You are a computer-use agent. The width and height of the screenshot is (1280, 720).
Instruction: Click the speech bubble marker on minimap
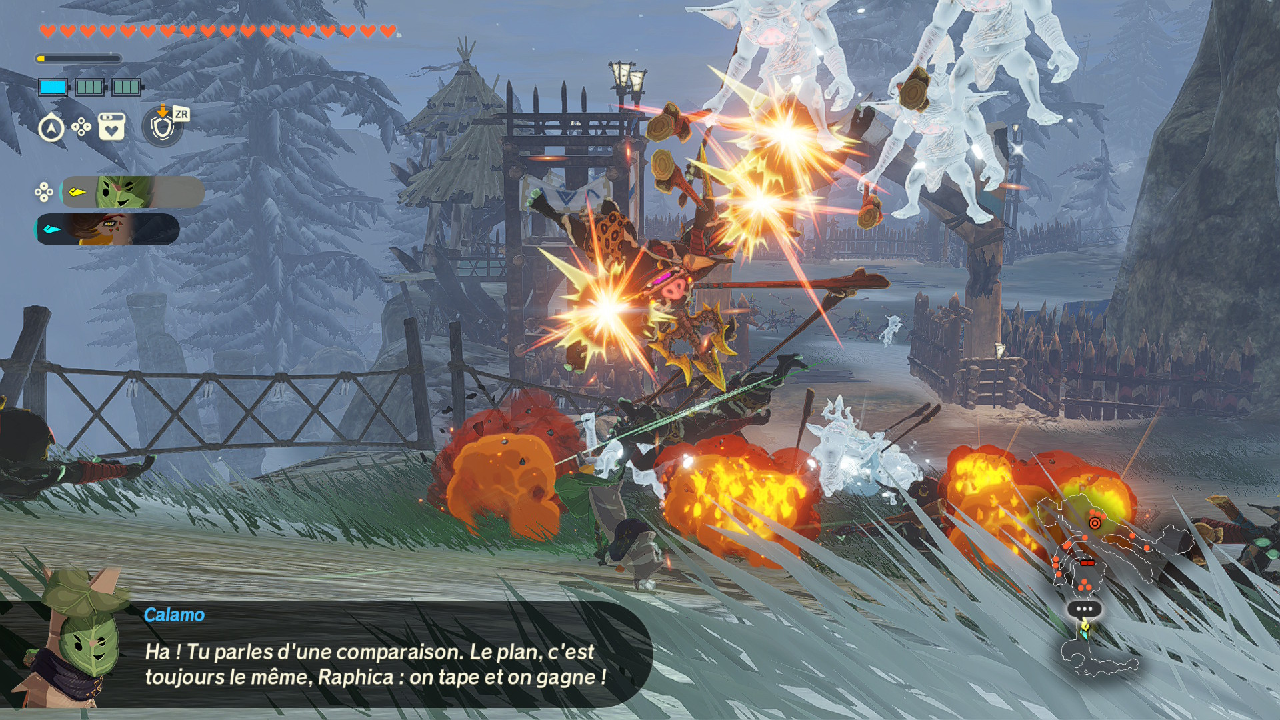(1085, 608)
